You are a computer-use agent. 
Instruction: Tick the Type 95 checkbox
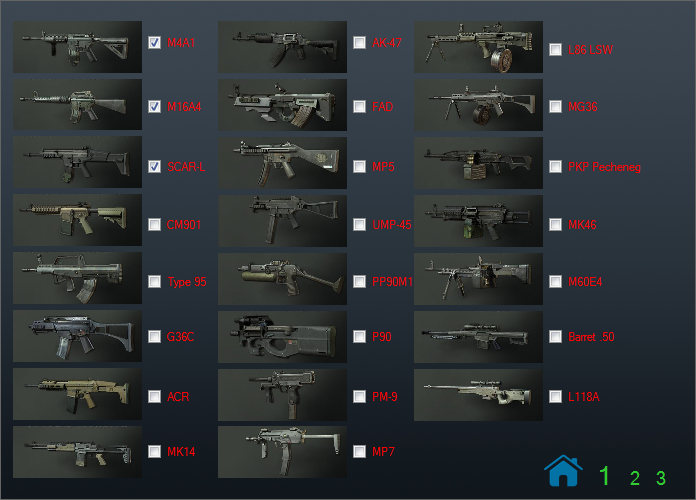tap(154, 282)
